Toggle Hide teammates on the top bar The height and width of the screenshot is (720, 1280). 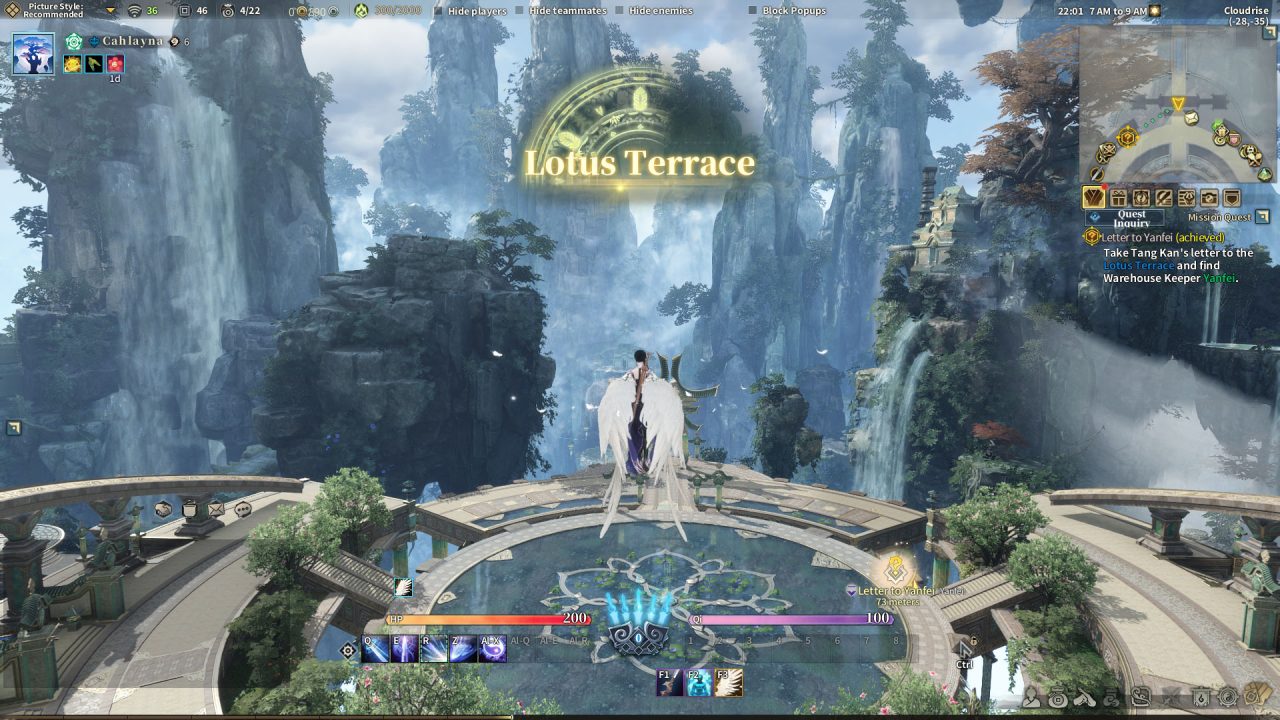point(518,11)
